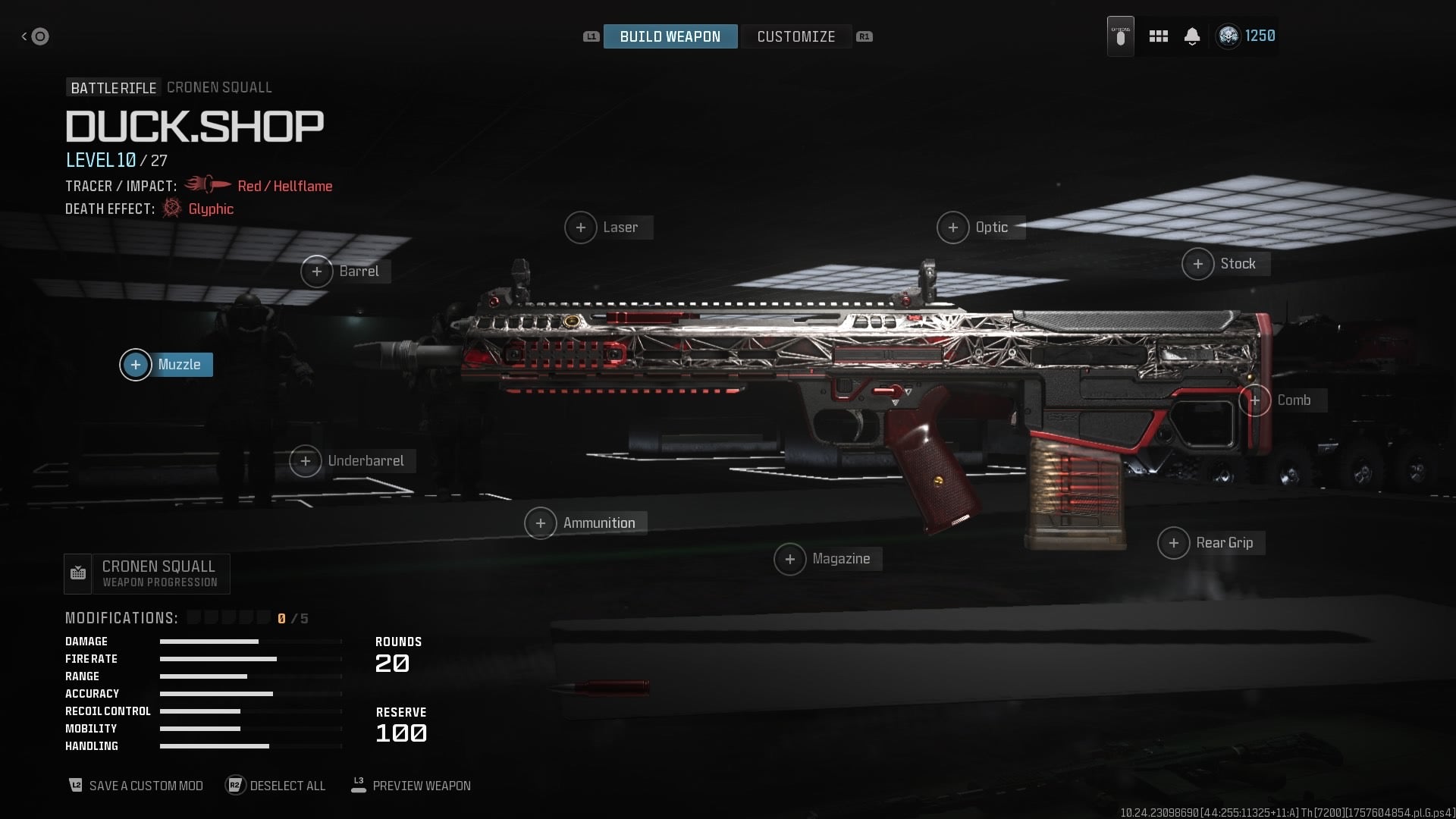This screenshot has width=1456, height=819.
Task: Select the Optic attachment slot
Action: [980, 227]
